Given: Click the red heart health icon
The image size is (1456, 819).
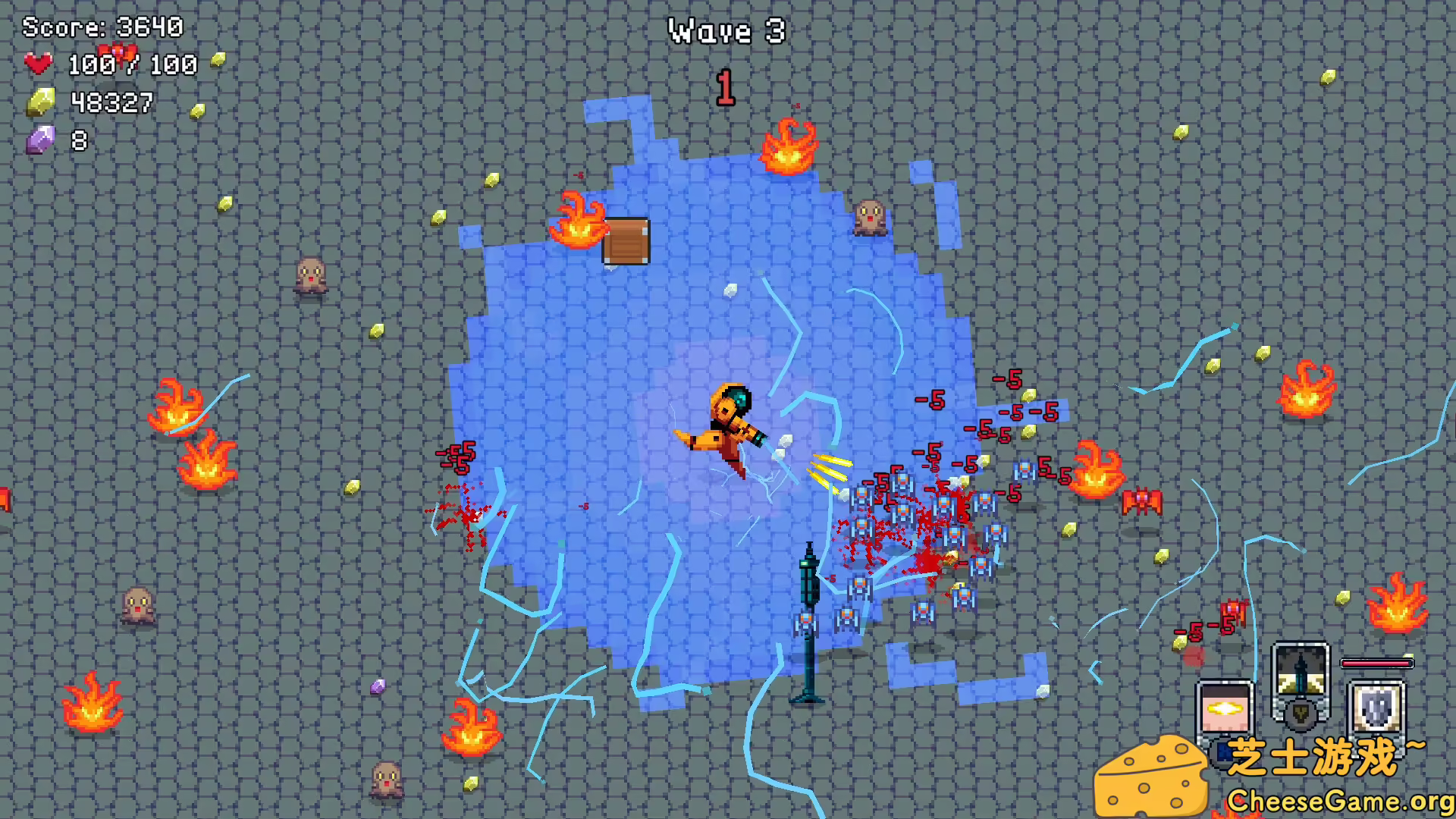Looking at the screenshot, I should (39, 64).
